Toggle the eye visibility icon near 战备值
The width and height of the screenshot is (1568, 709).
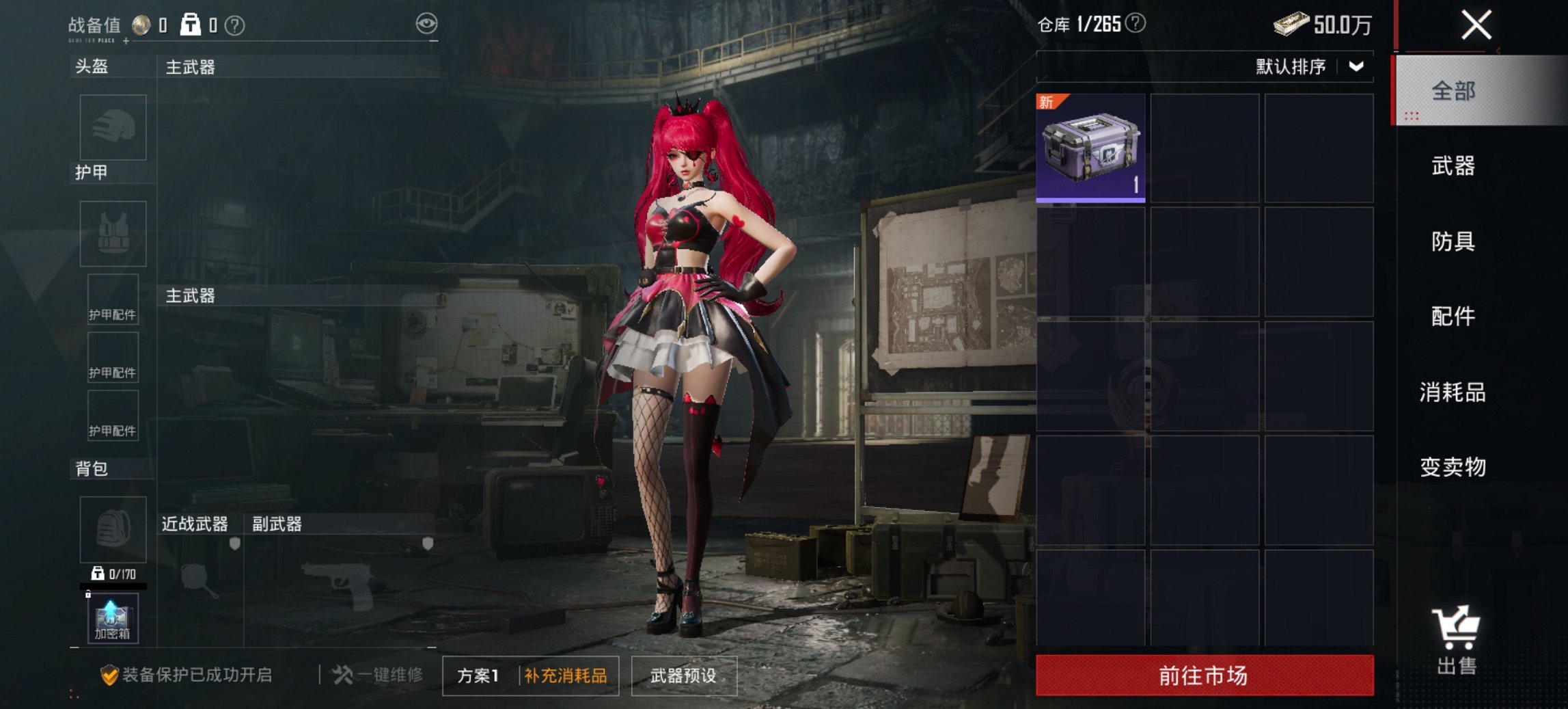428,23
